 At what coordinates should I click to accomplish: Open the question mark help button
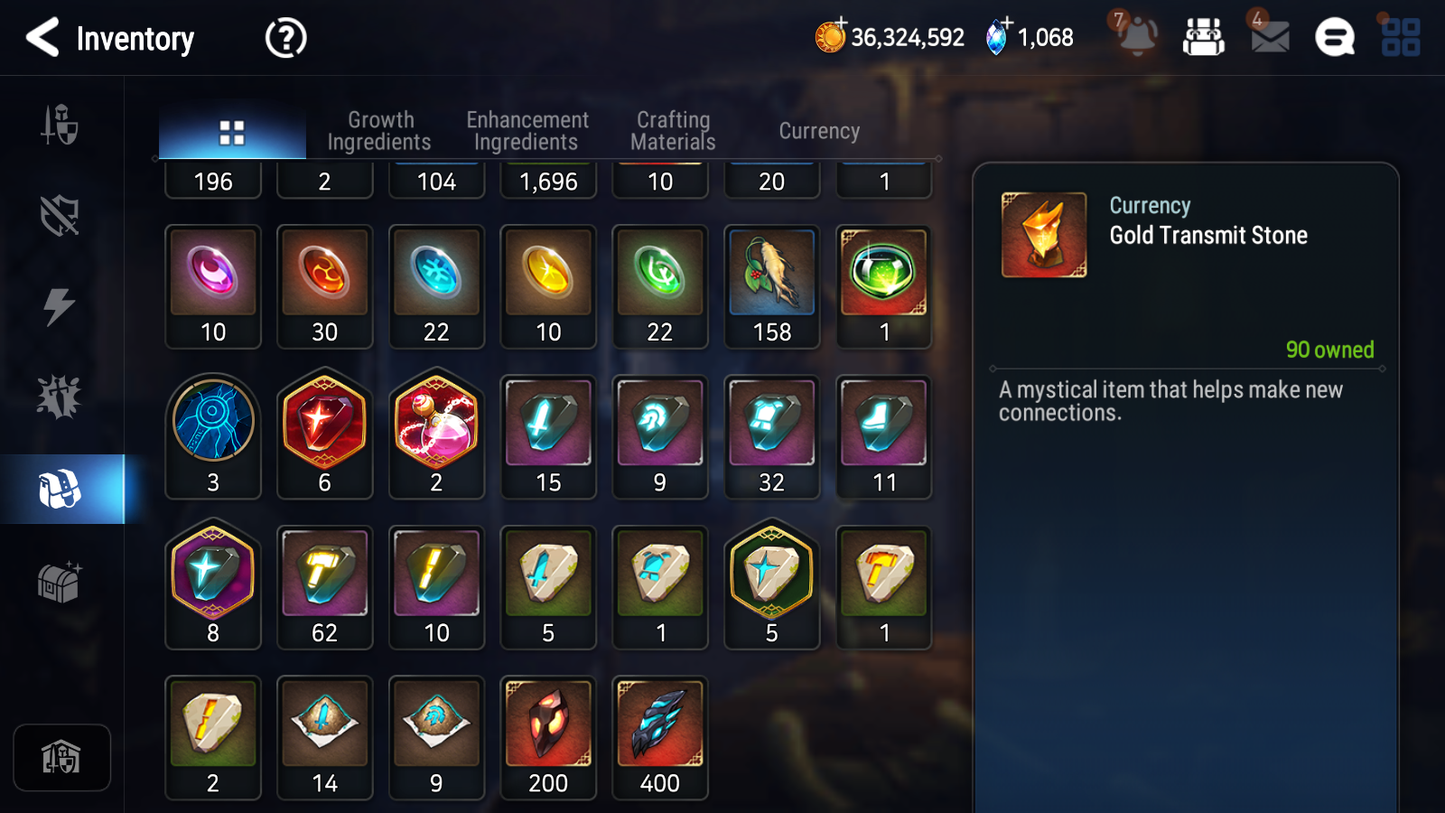tap(285, 39)
